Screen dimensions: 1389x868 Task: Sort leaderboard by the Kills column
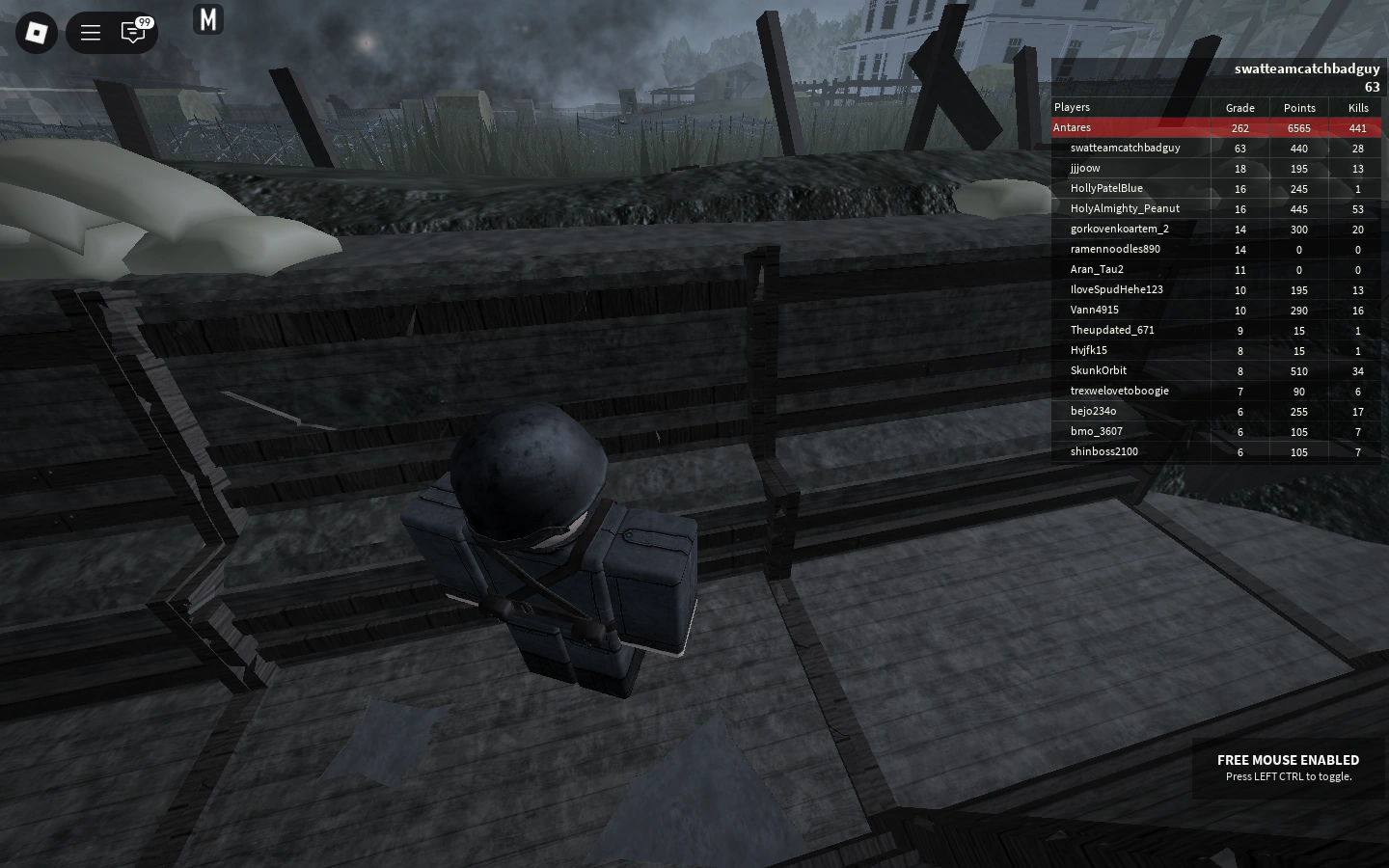click(1358, 108)
